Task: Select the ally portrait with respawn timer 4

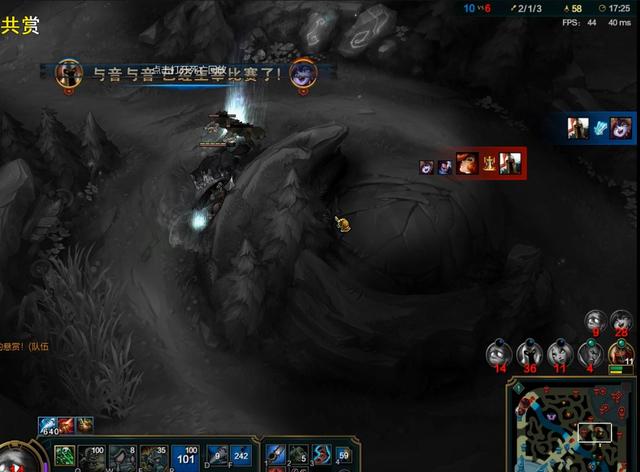Action: coord(590,352)
